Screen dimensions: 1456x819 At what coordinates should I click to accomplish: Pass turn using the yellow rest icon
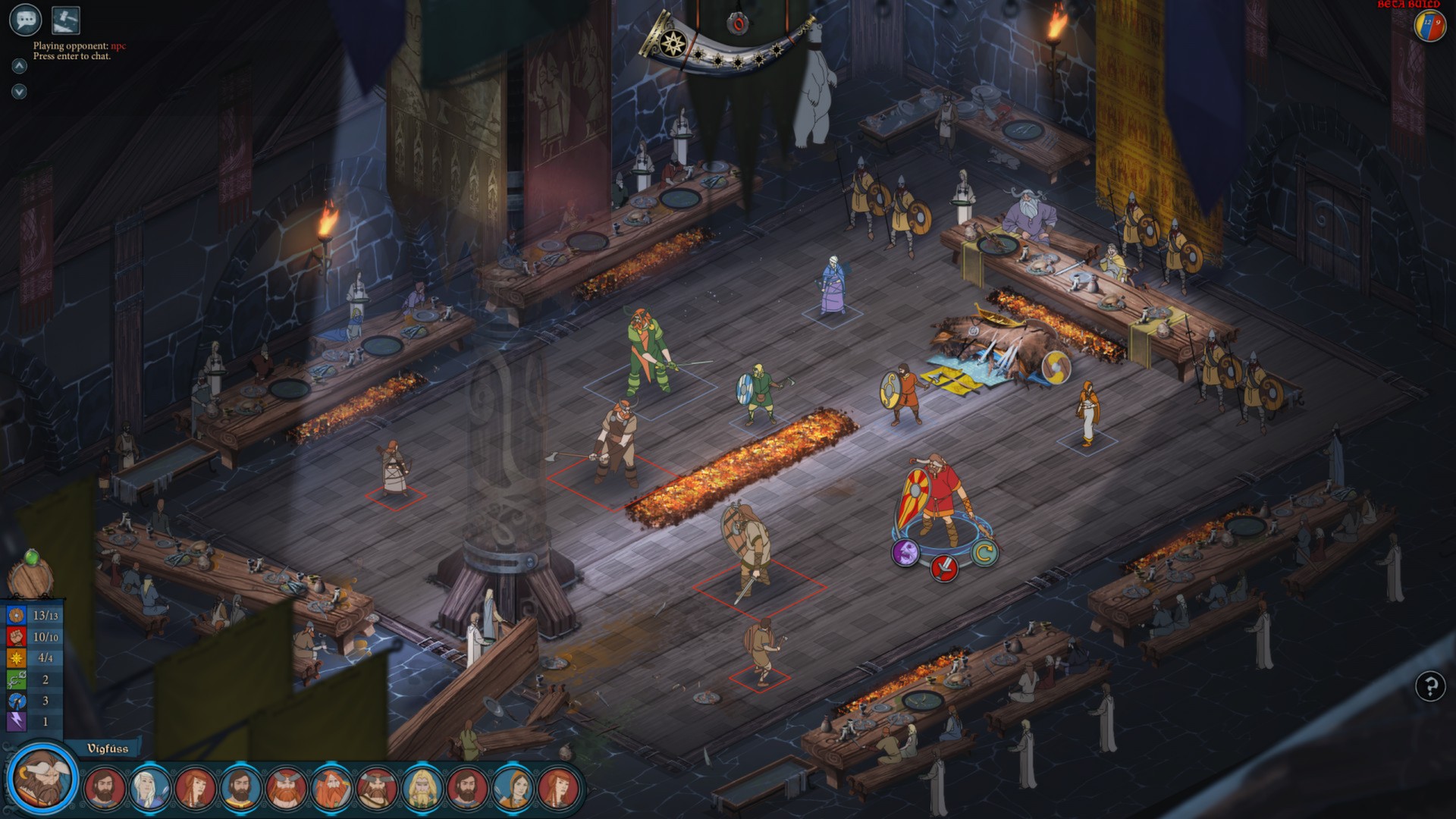click(x=984, y=553)
